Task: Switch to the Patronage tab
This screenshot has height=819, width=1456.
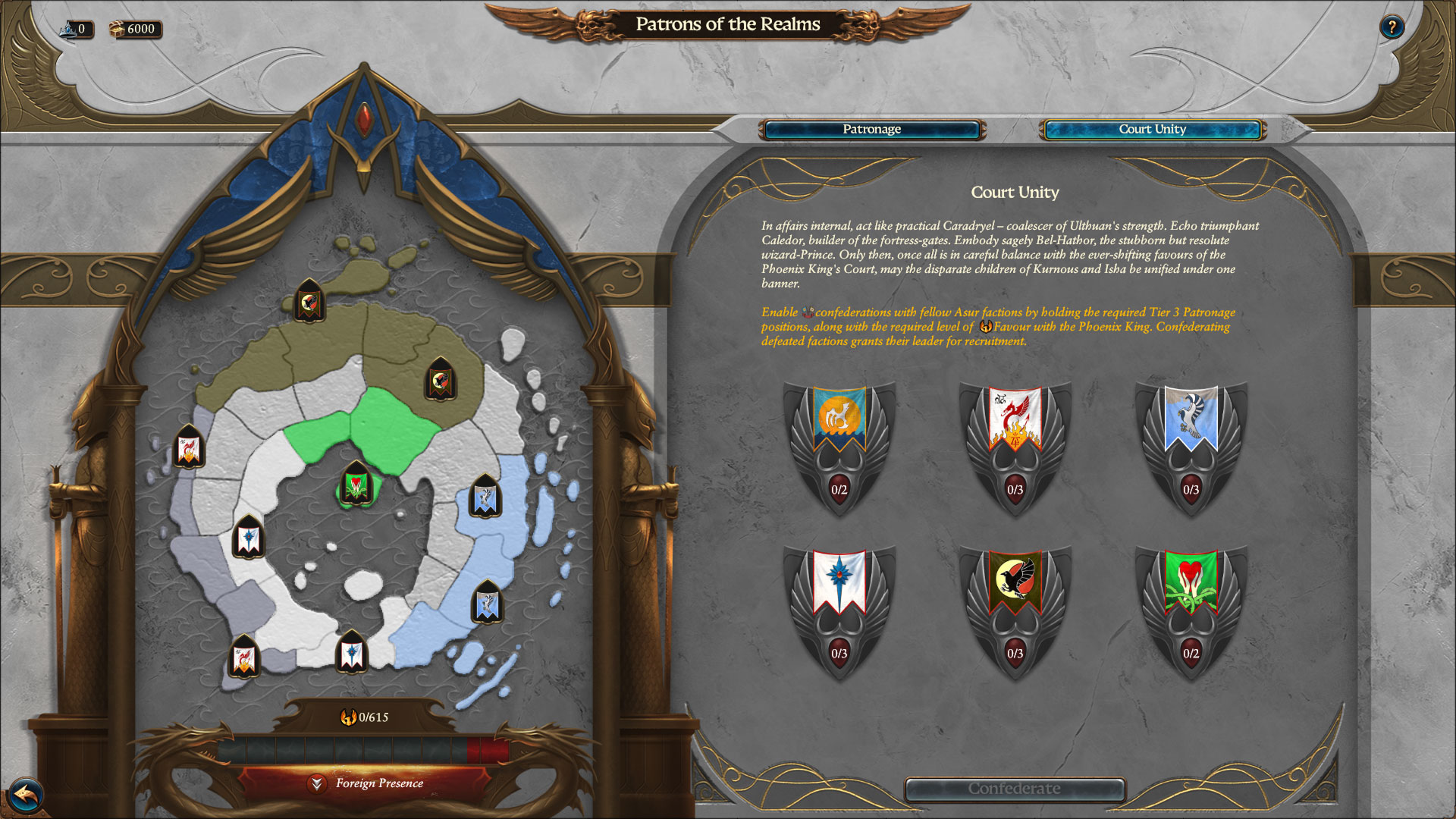Action: tap(871, 130)
